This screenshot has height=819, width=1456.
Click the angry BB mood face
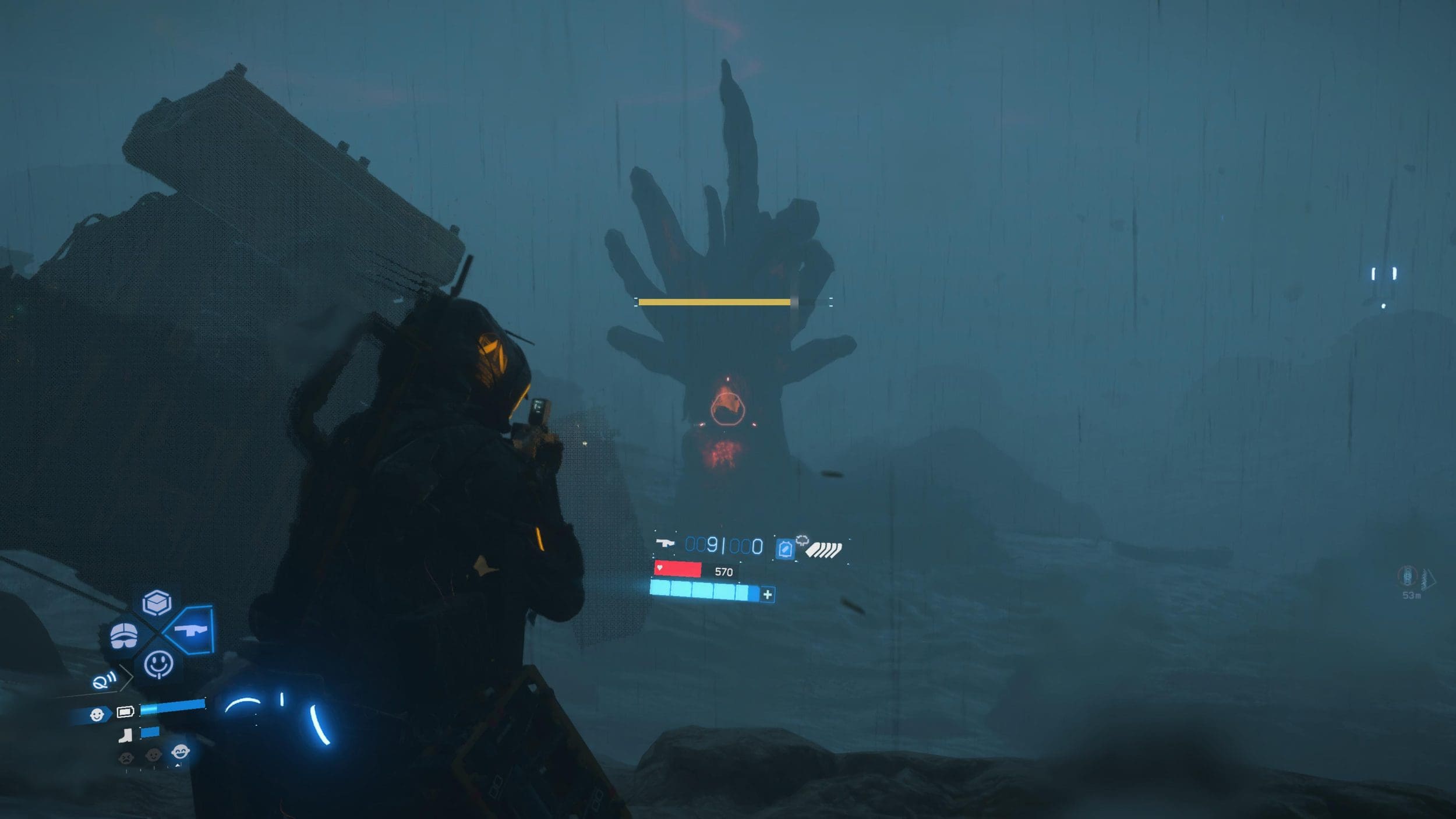click(126, 757)
